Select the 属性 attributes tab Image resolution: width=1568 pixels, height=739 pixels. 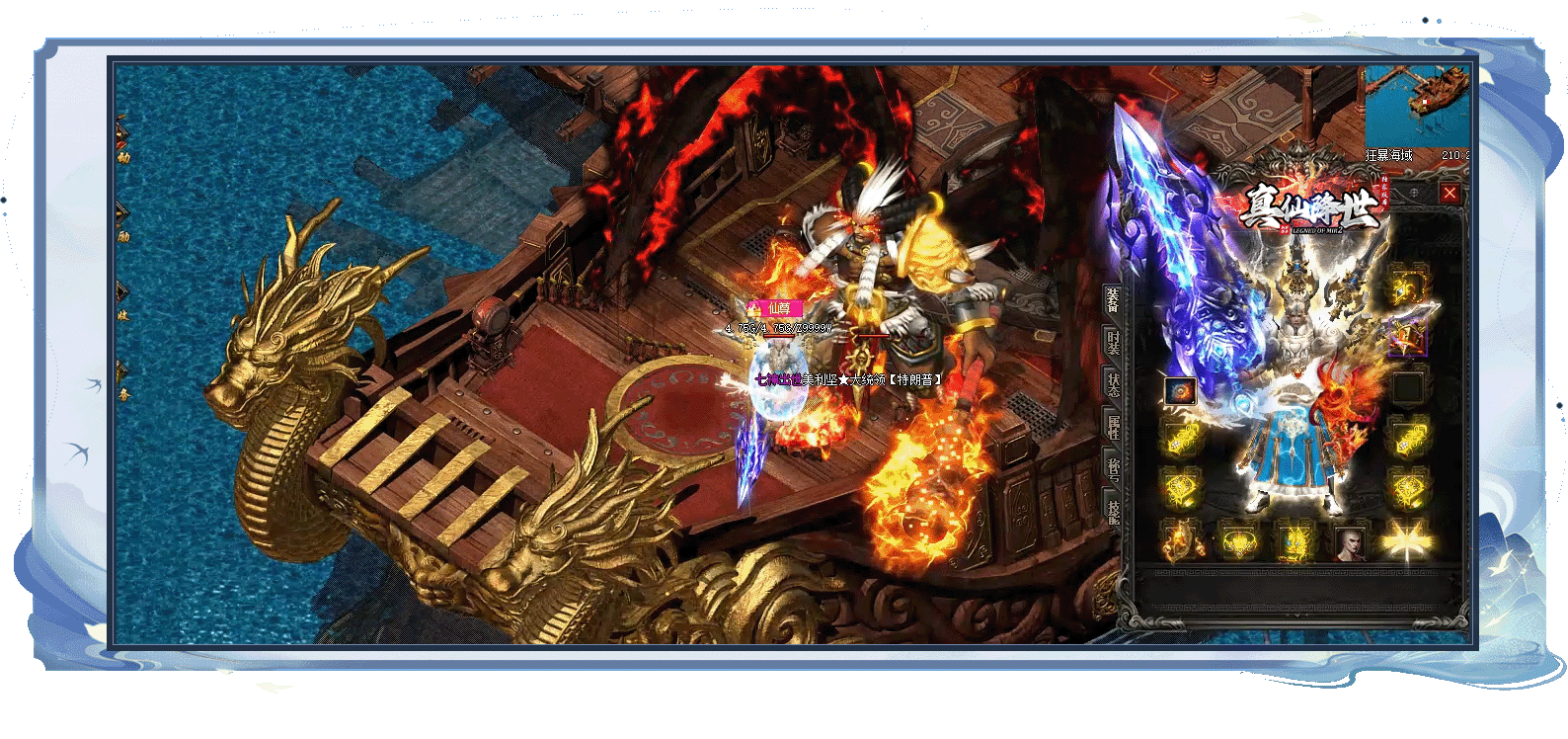click(x=1113, y=427)
